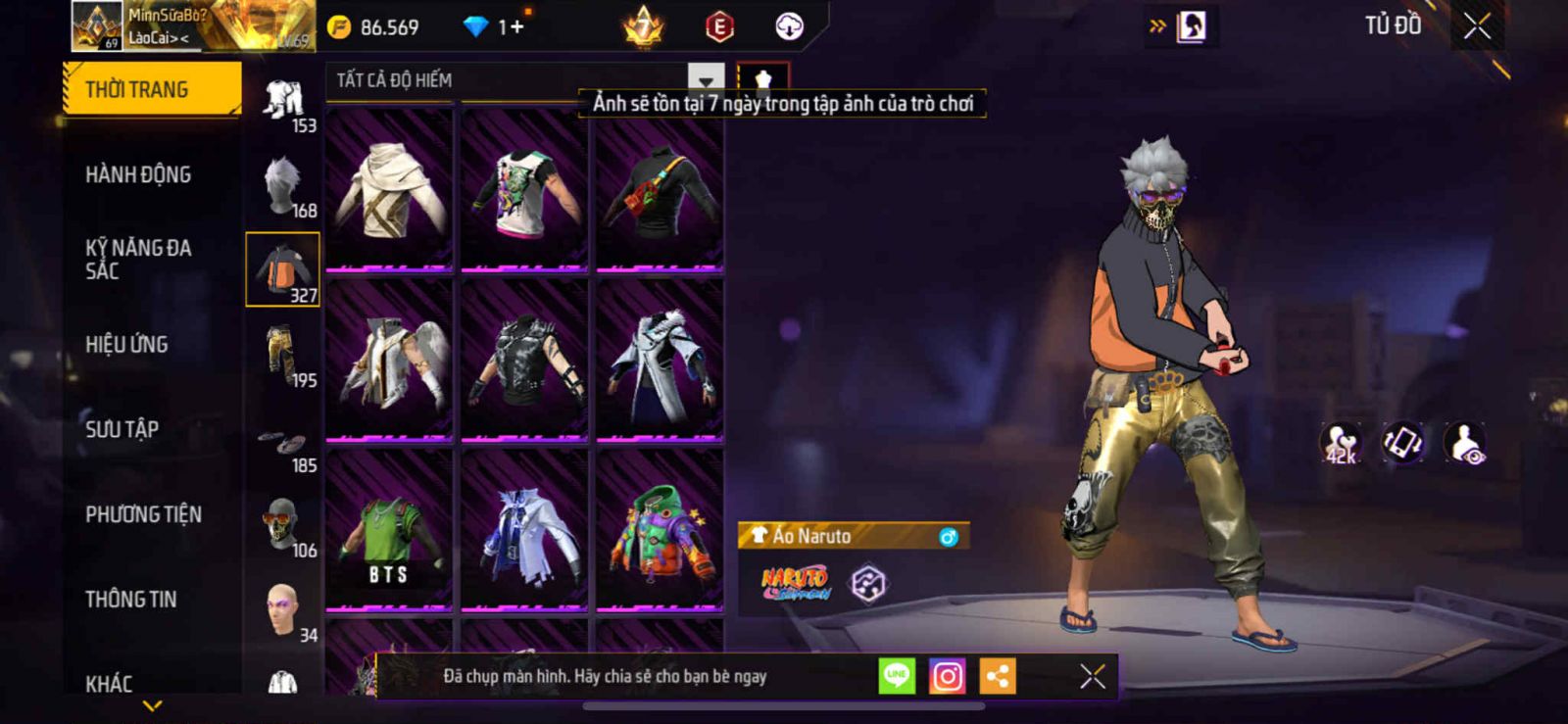Dismiss the screenshot share banner
This screenshot has width=1568, height=724.
tap(1093, 676)
